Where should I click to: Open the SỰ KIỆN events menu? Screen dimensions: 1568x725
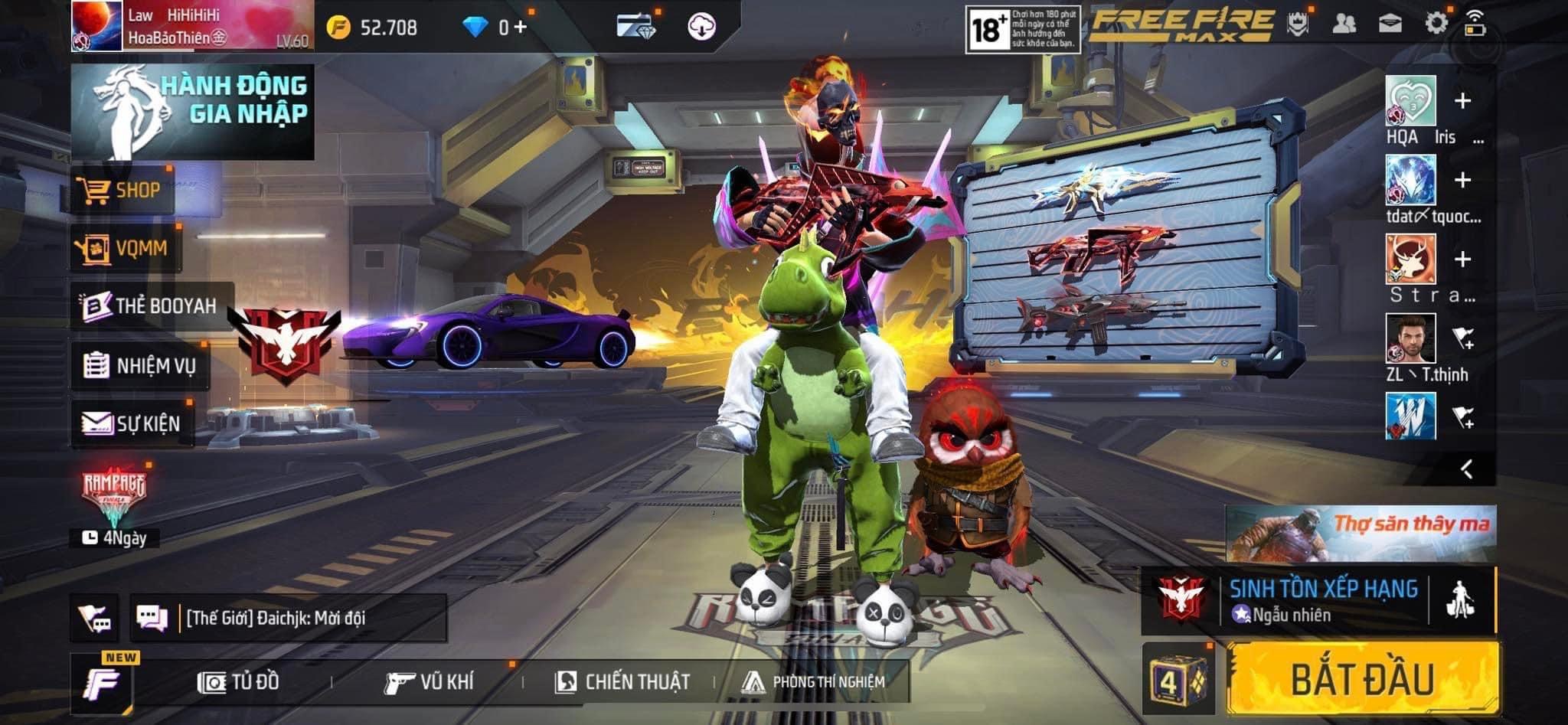click(x=132, y=423)
